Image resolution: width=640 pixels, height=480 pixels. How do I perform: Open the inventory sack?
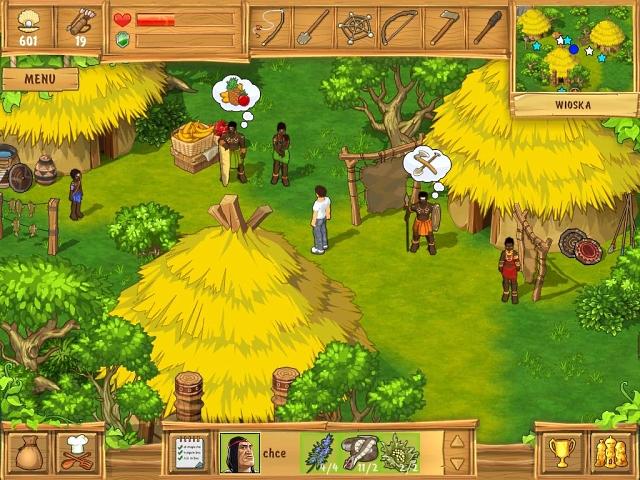31,452
